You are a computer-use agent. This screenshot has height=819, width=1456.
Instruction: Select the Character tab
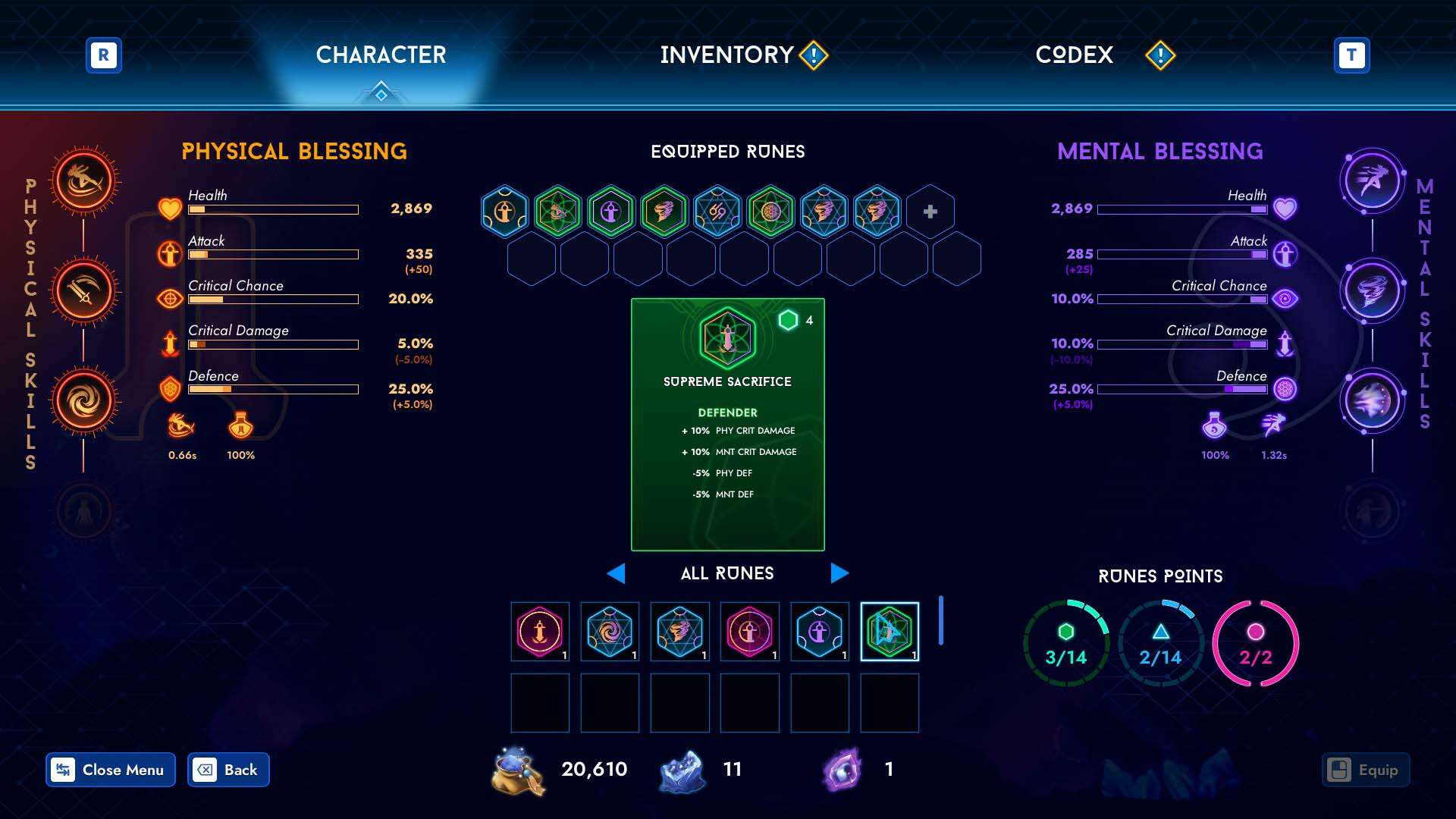(381, 55)
